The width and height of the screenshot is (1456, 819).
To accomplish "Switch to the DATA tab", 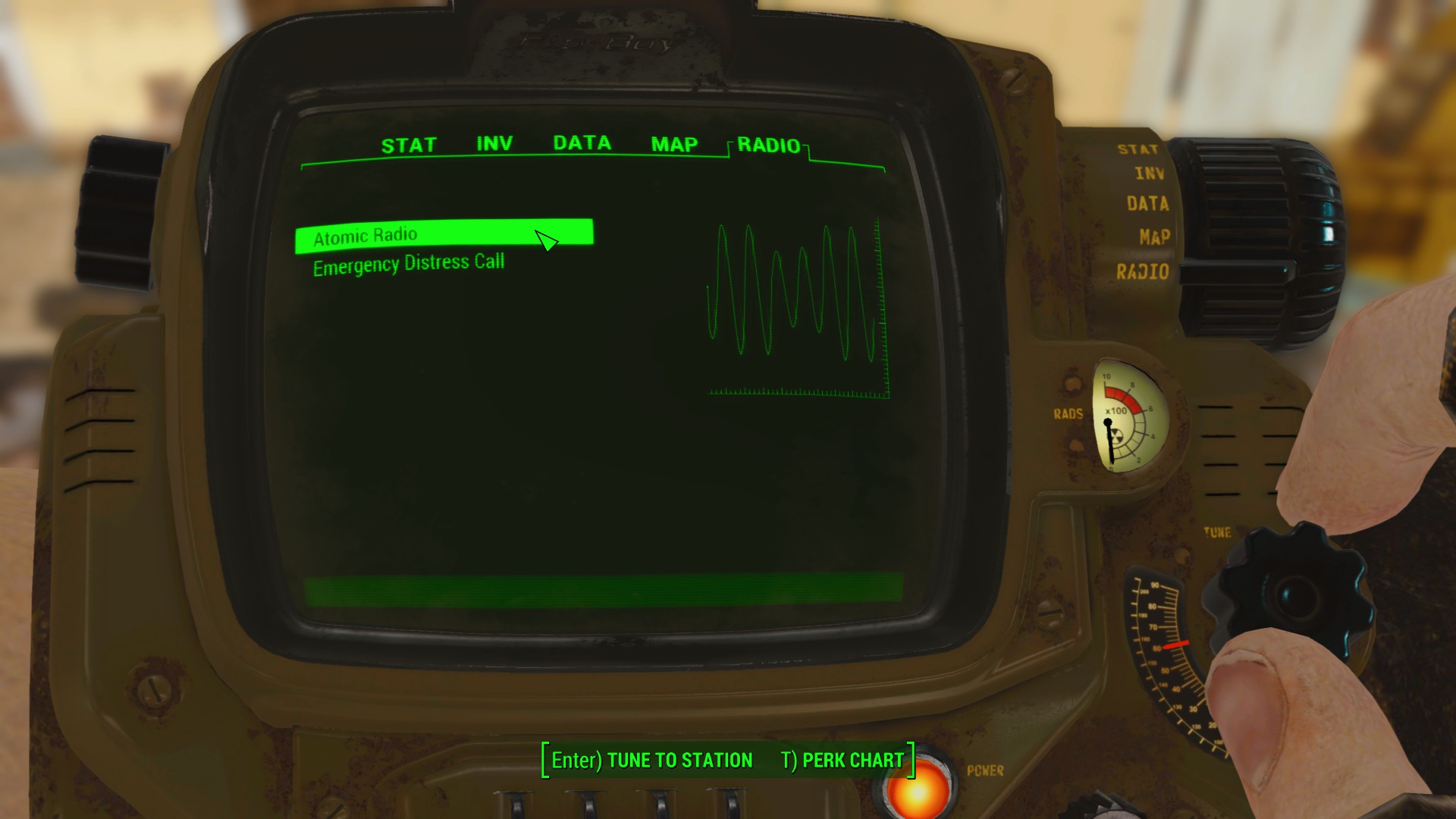I will point(582,143).
